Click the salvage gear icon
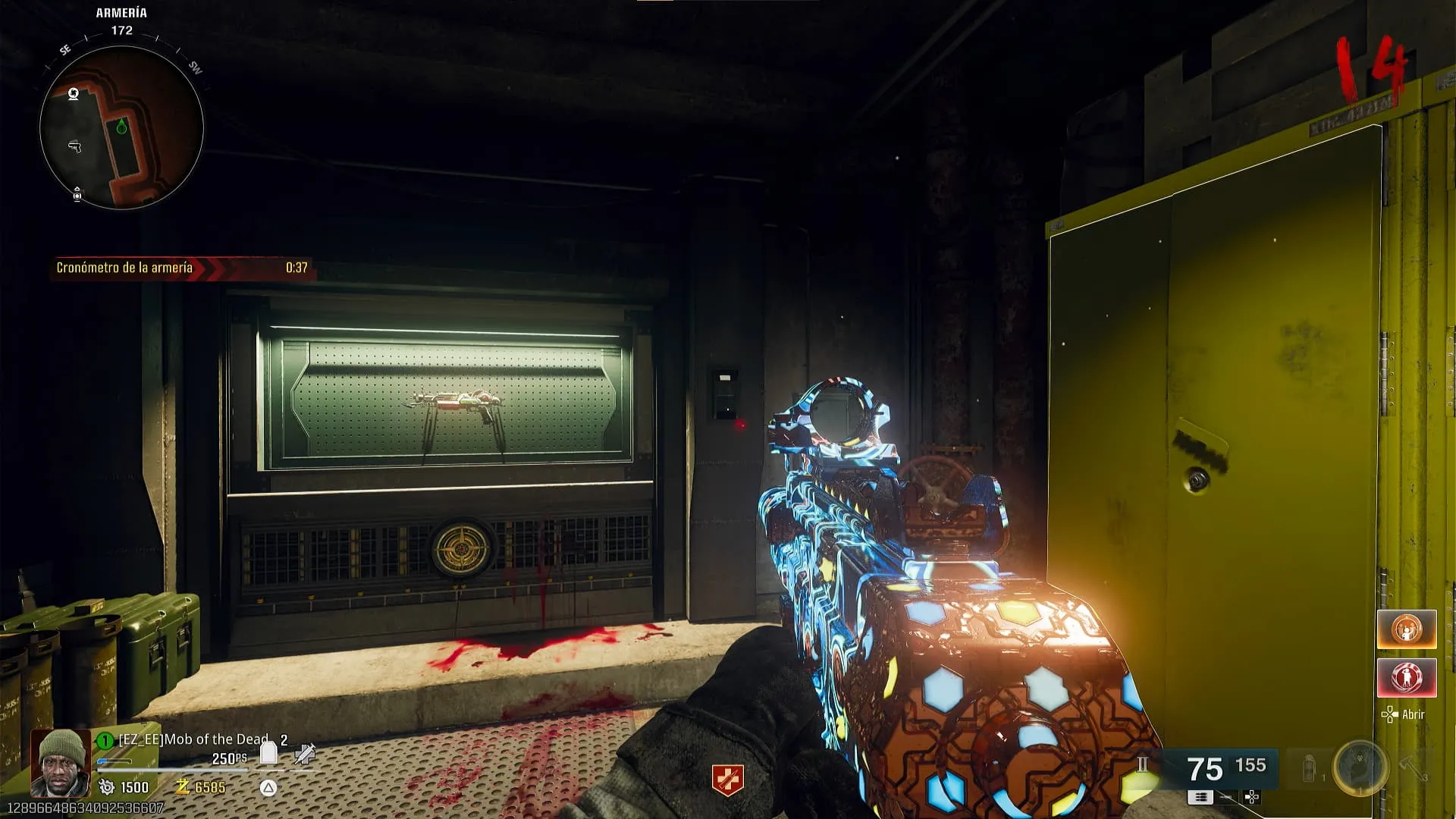Image resolution: width=1456 pixels, height=819 pixels. [x=107, y=787]
